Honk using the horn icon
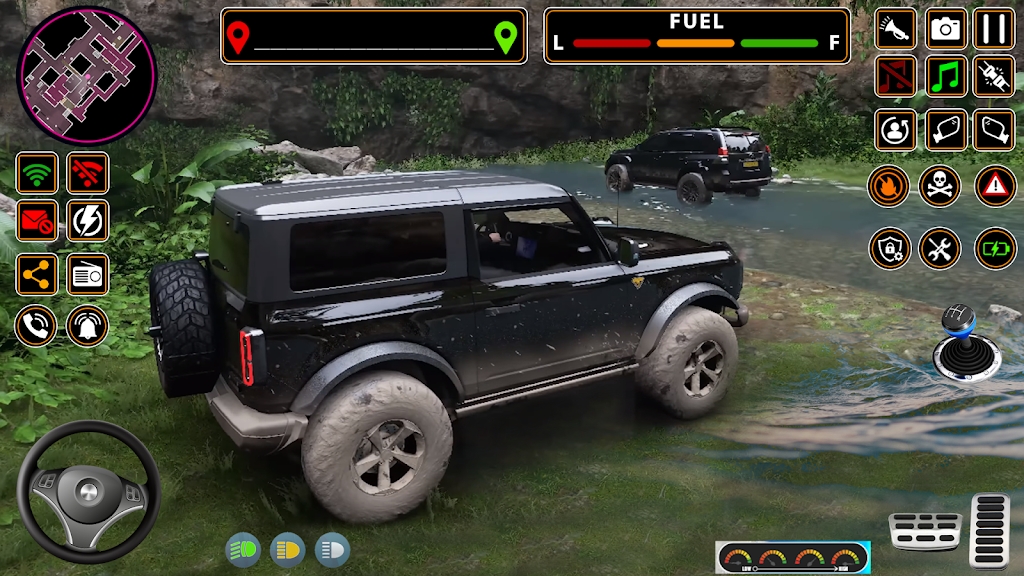 pyautogui.click(x=896, y=29)
